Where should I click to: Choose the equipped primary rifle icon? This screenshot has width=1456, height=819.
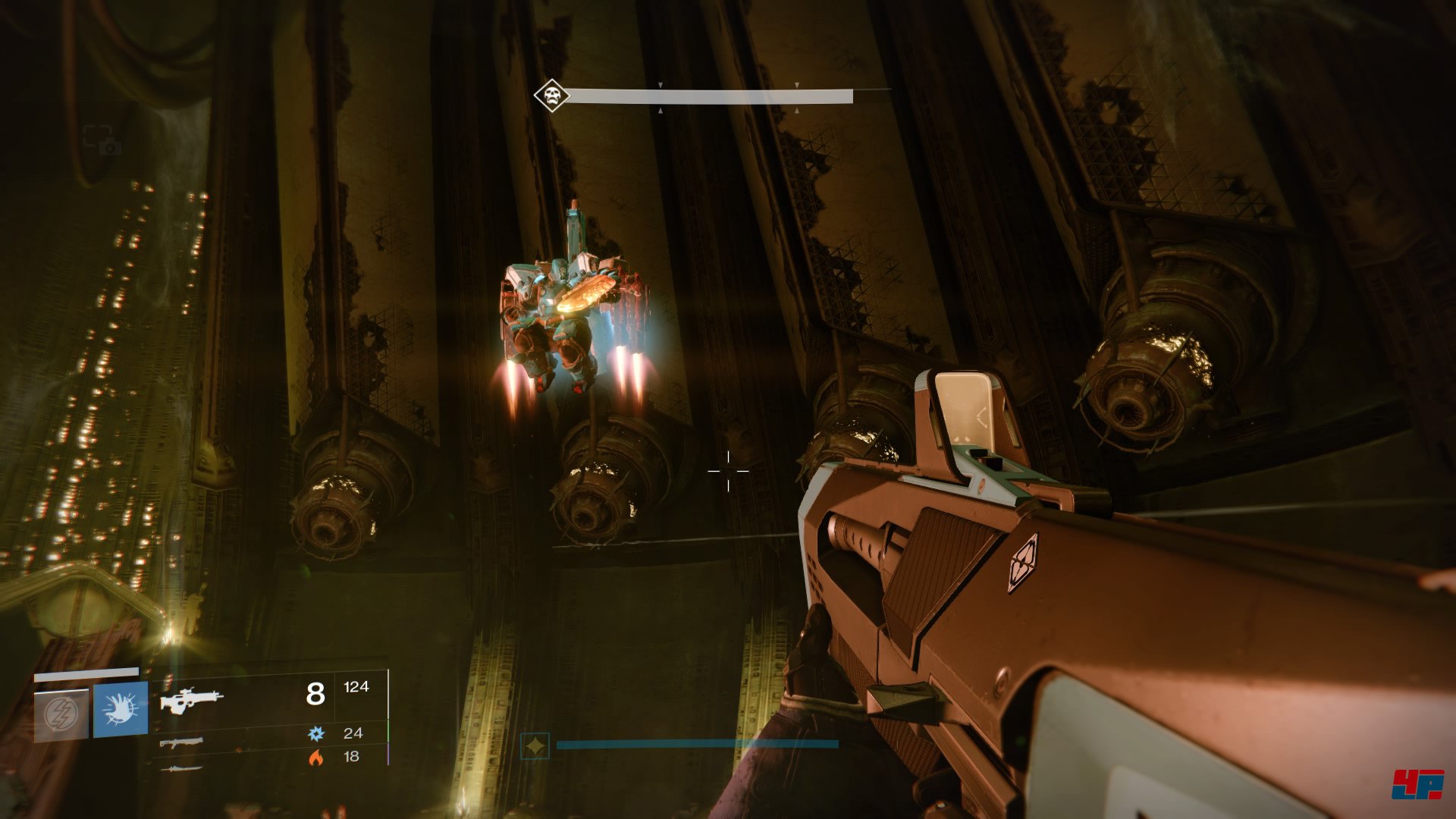(191, 699)
